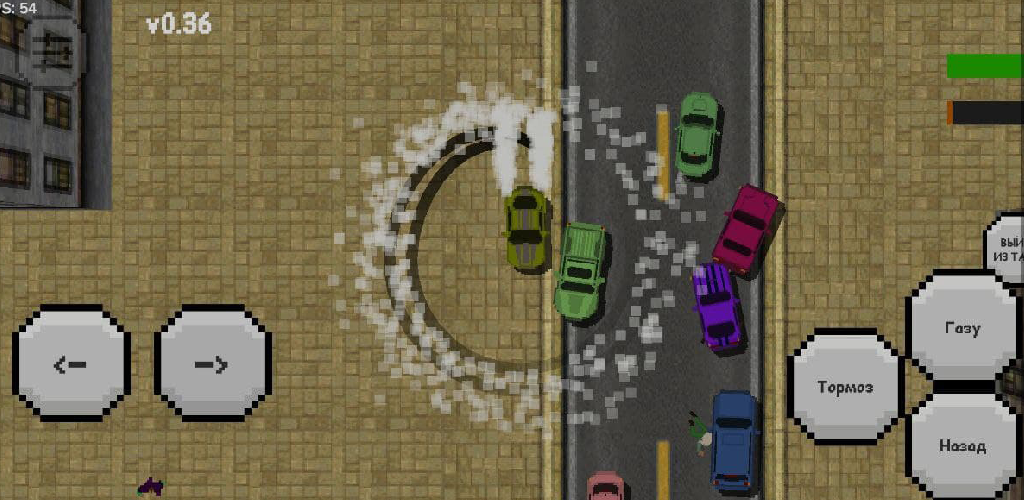
Task: Tap the Газу accelerate button
Action: pos(962,327)
